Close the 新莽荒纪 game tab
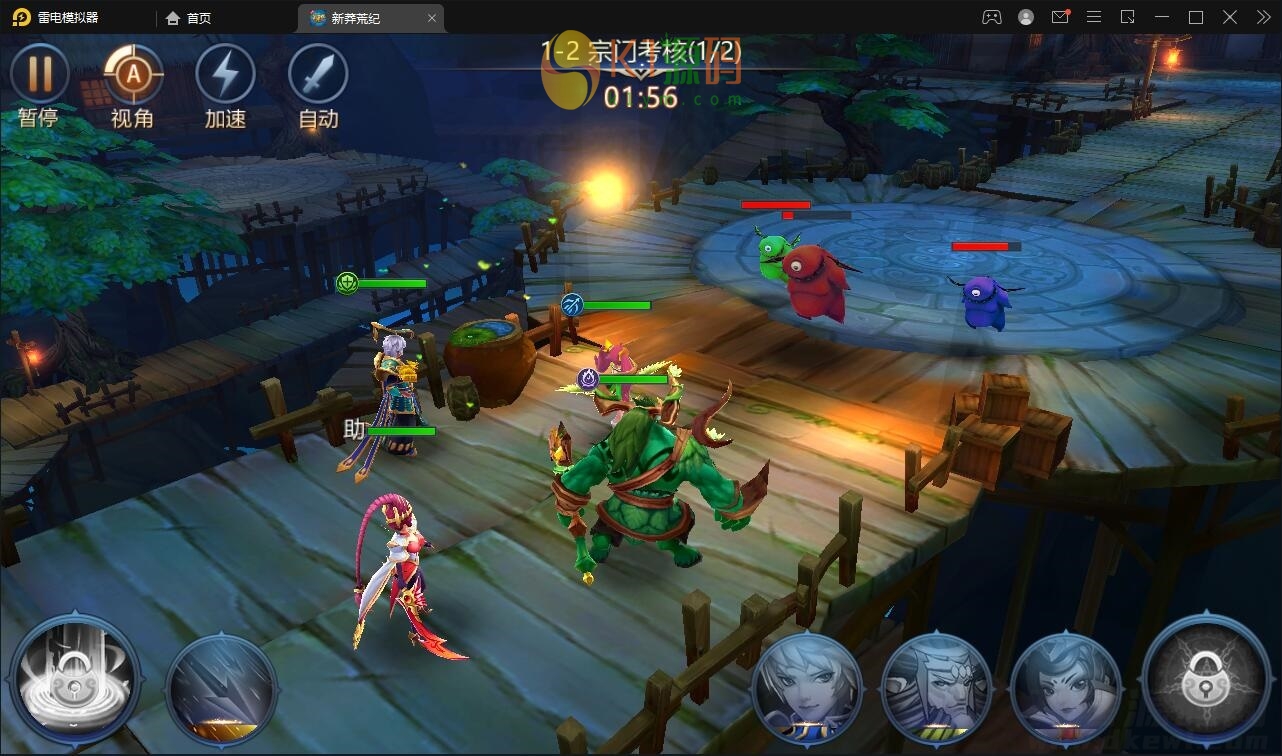The image size is (1282, 756). point(432,18)
